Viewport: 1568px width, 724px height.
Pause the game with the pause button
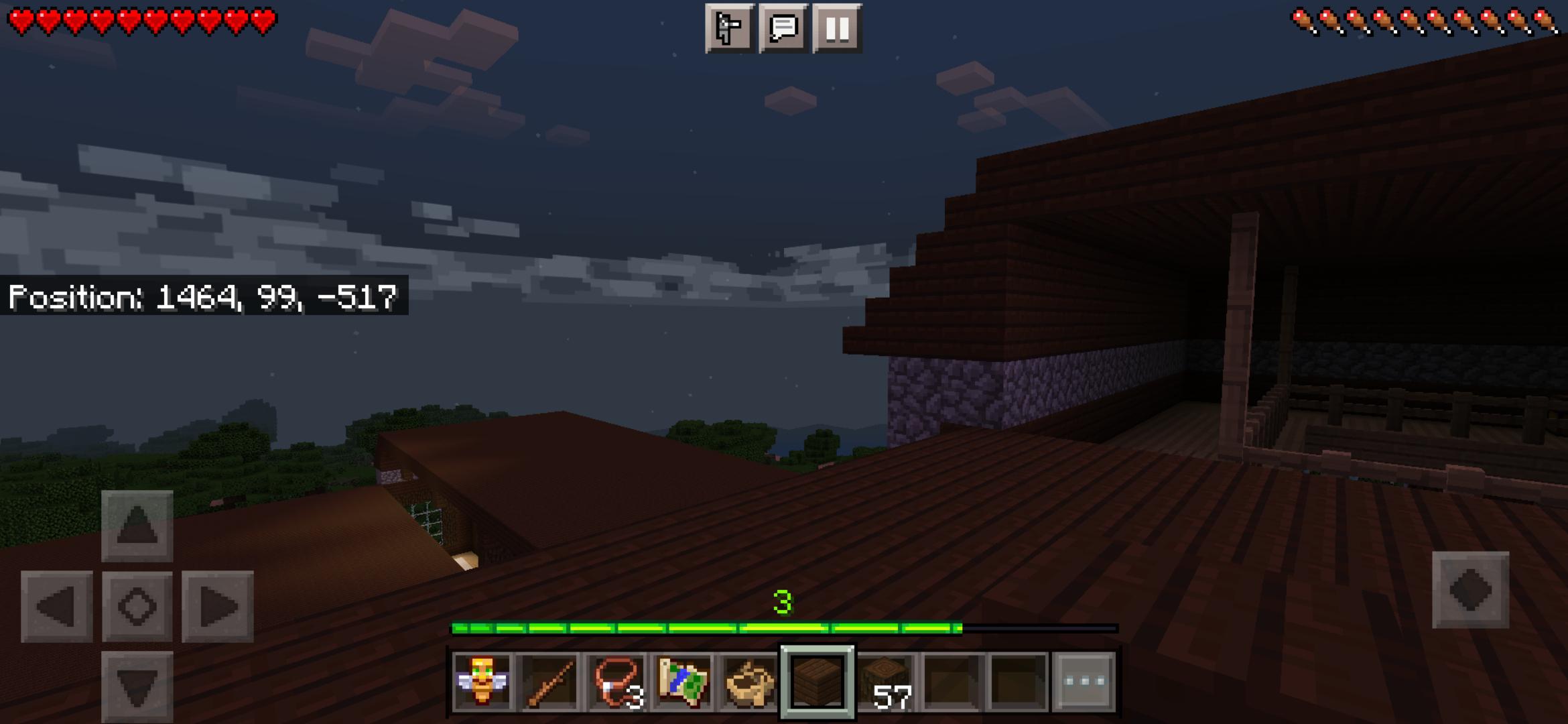[x=837, y=29]
